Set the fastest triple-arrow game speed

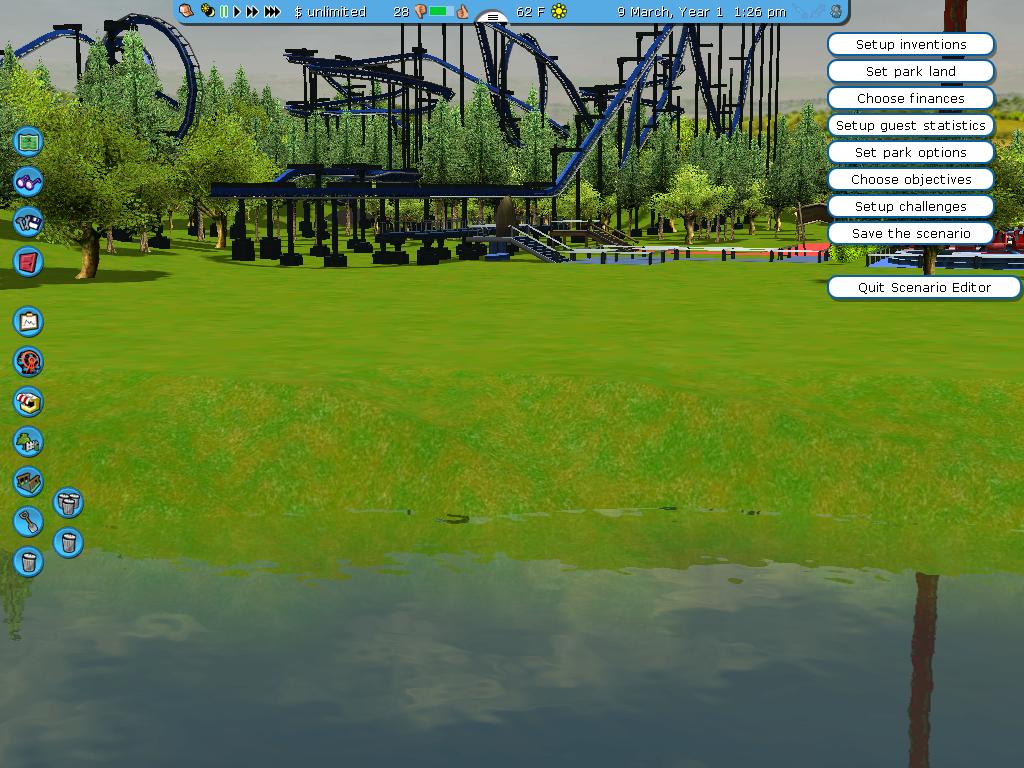point(272,12)
